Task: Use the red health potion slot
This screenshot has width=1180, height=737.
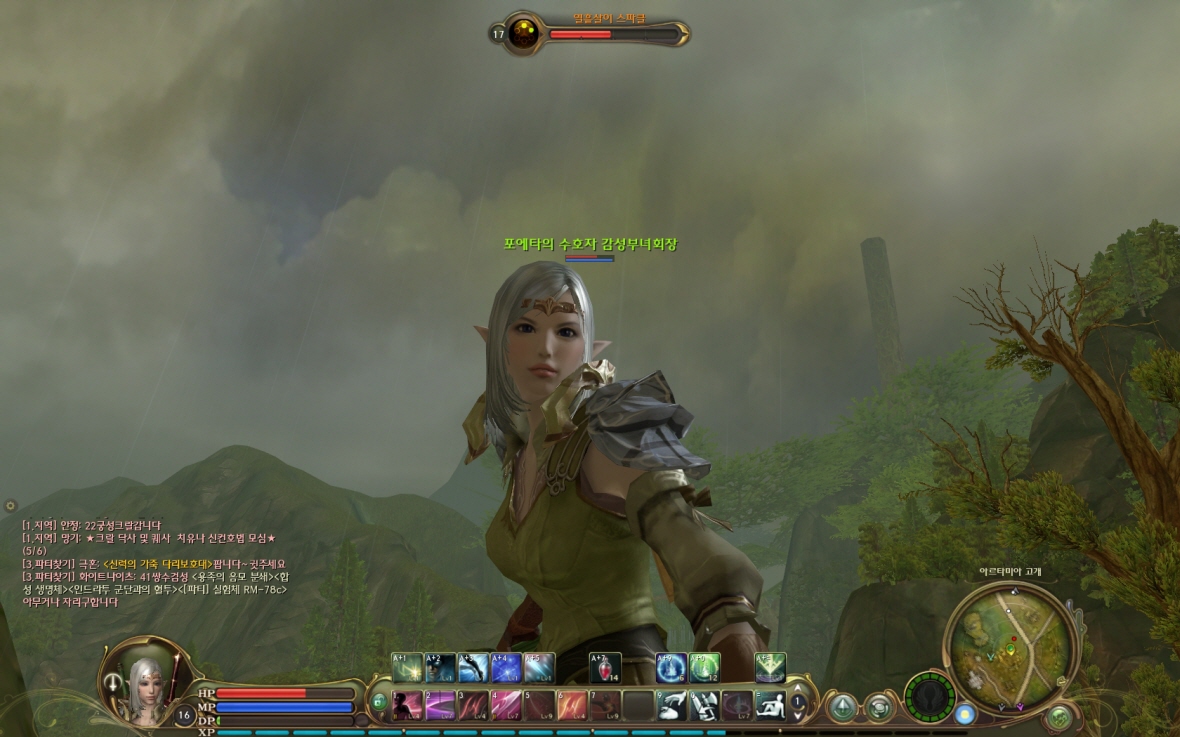Action: tap(605, 667)
